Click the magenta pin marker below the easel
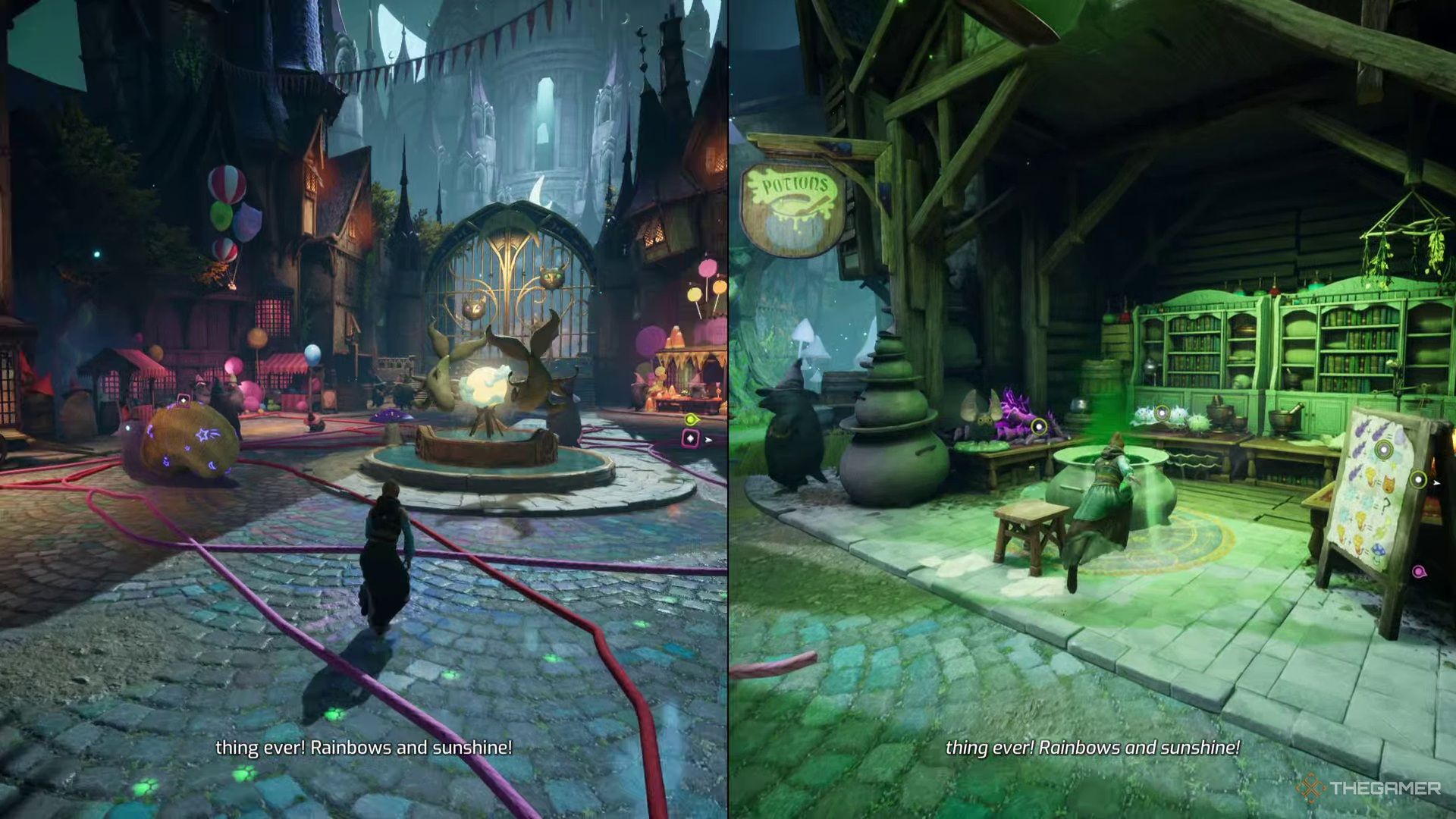 tap(1419, 572)
